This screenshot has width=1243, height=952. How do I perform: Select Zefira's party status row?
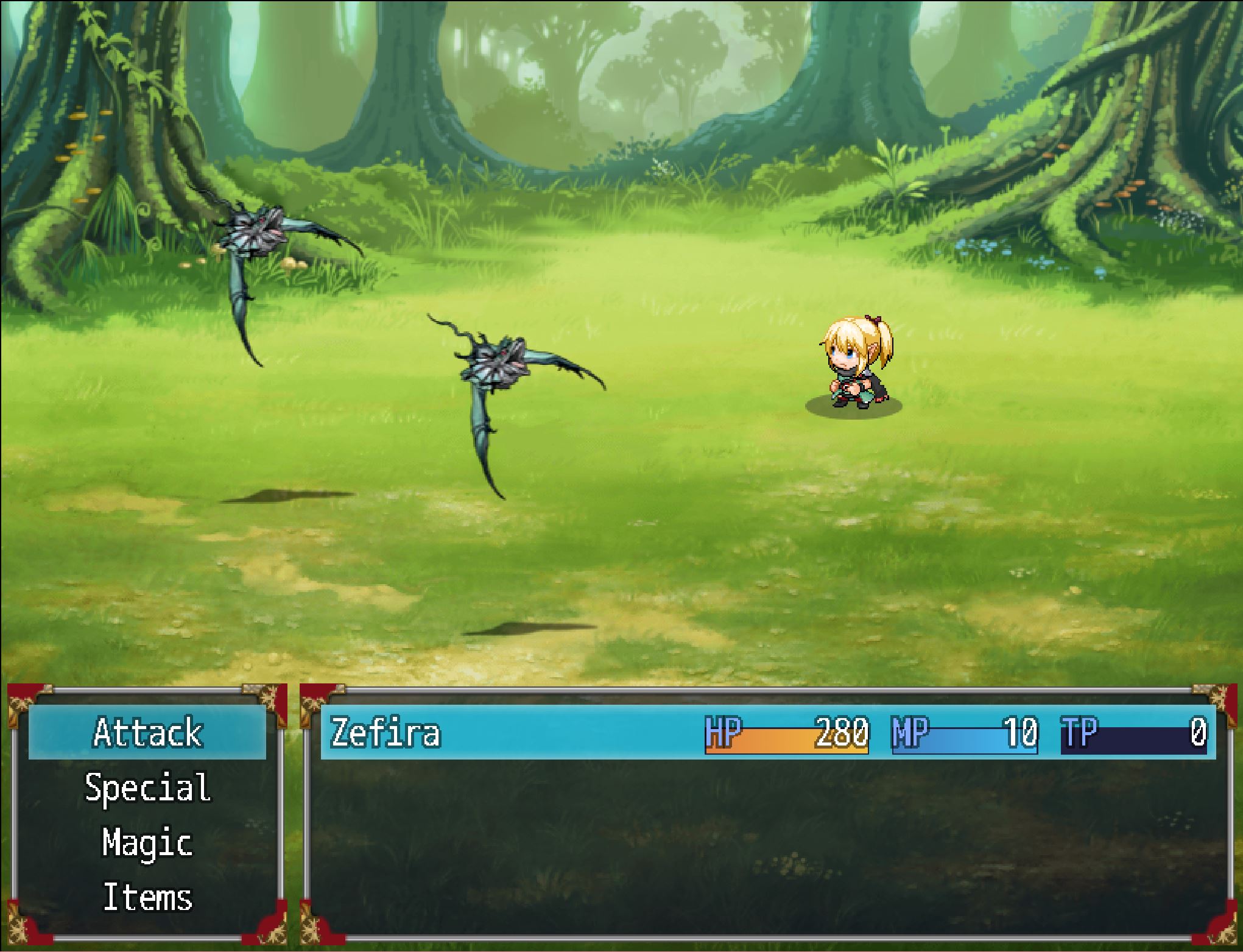(767, 732)
